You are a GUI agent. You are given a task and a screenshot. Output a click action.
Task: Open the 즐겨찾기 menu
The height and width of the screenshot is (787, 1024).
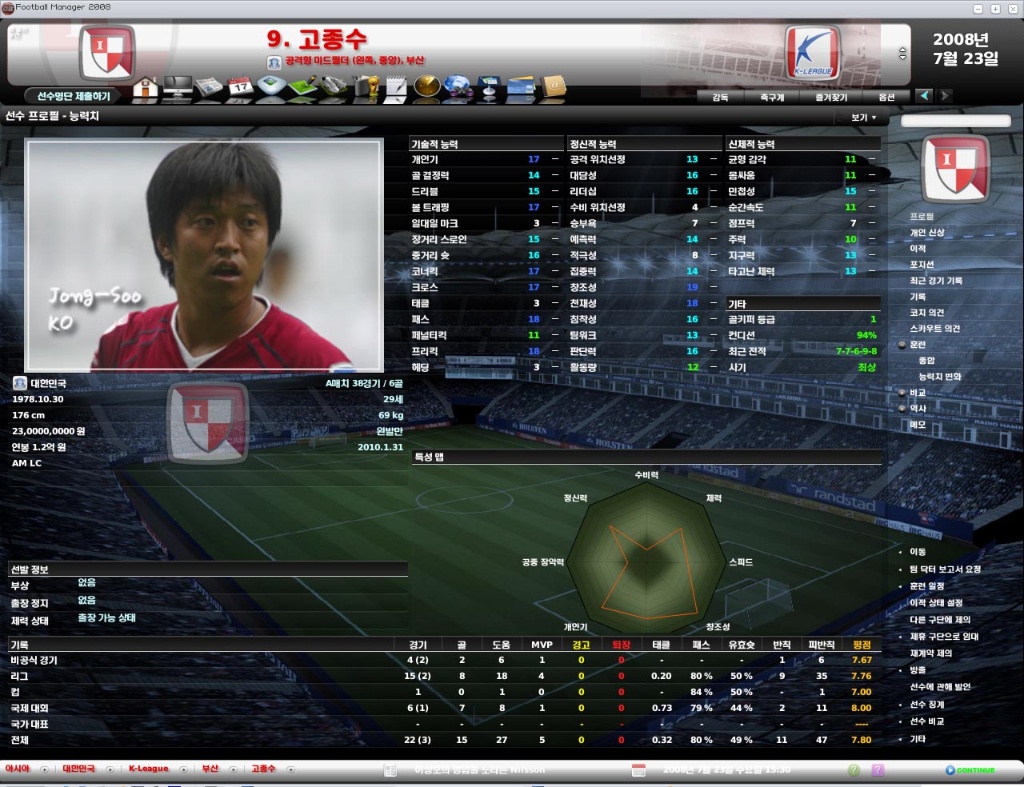click(831, 97)
